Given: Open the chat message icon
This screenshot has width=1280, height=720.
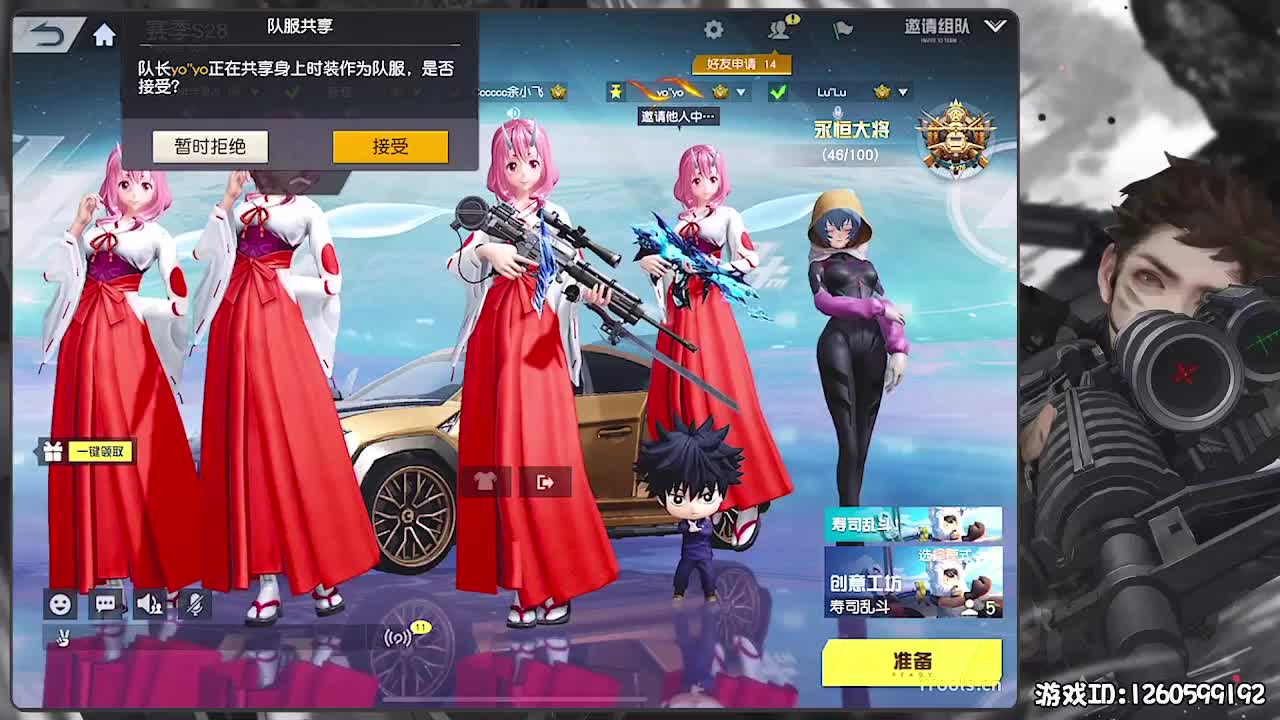Looking at the screenshot, I should 104,605.
